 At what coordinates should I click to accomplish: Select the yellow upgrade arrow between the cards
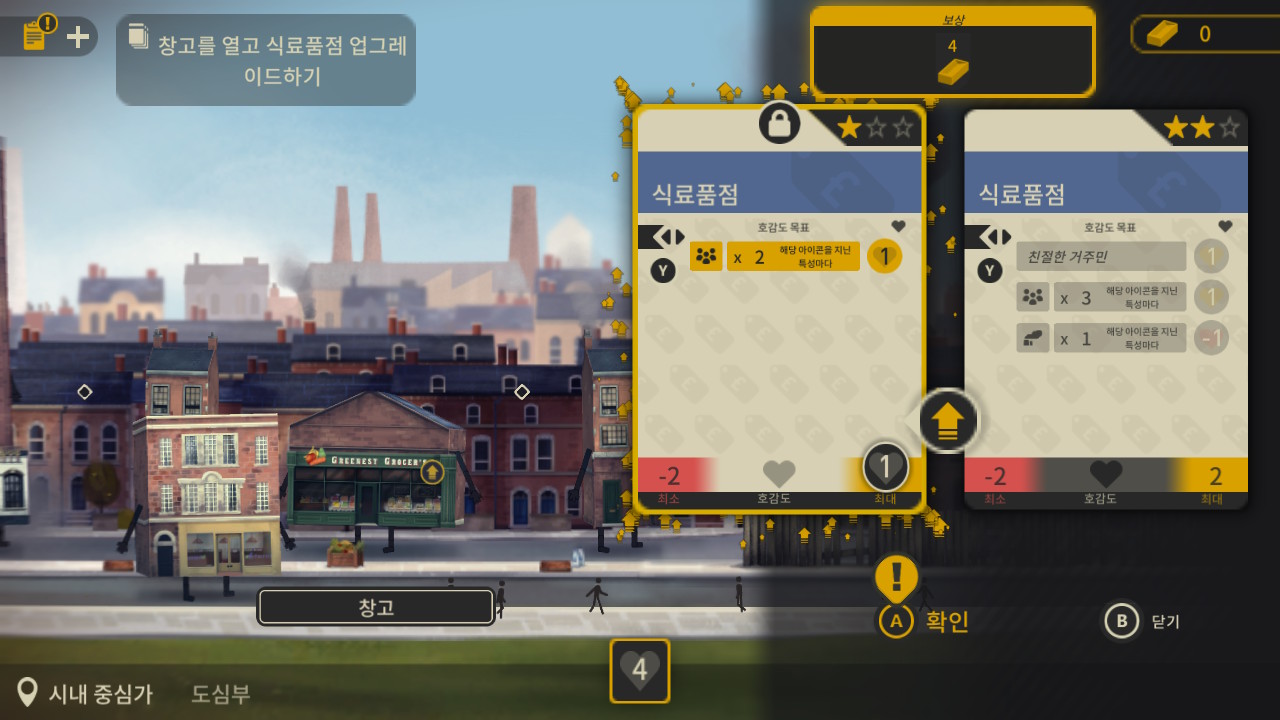(946, 421)
